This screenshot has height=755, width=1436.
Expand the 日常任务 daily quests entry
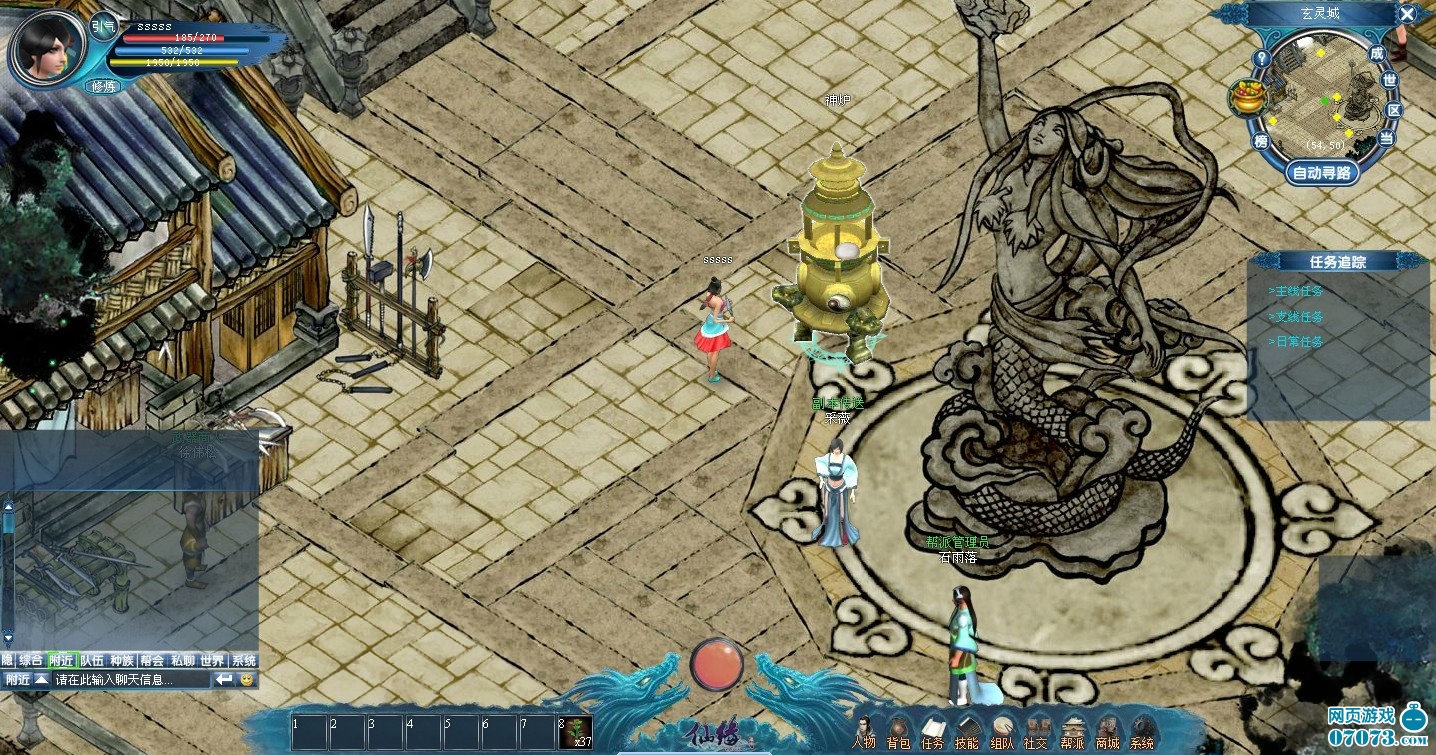[x=1296, y=341]
